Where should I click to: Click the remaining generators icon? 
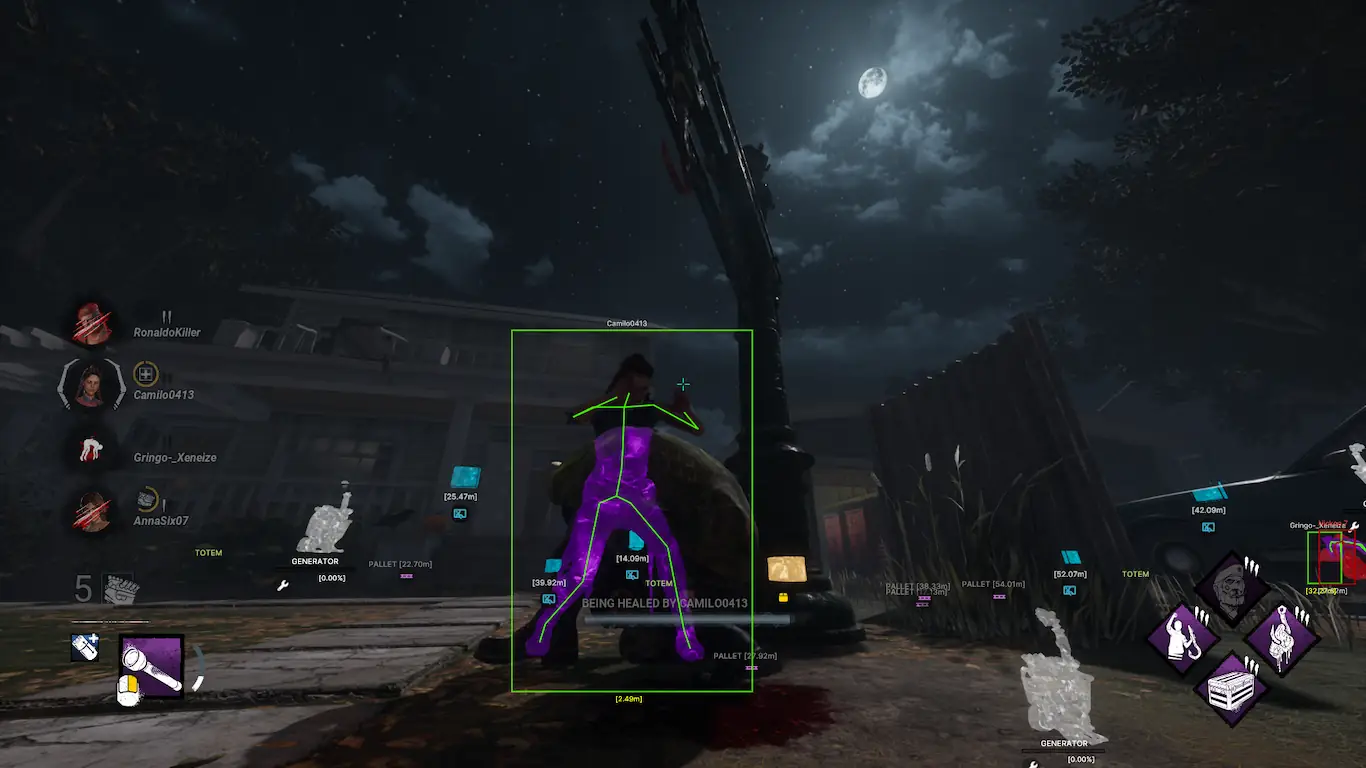[119, 588]
